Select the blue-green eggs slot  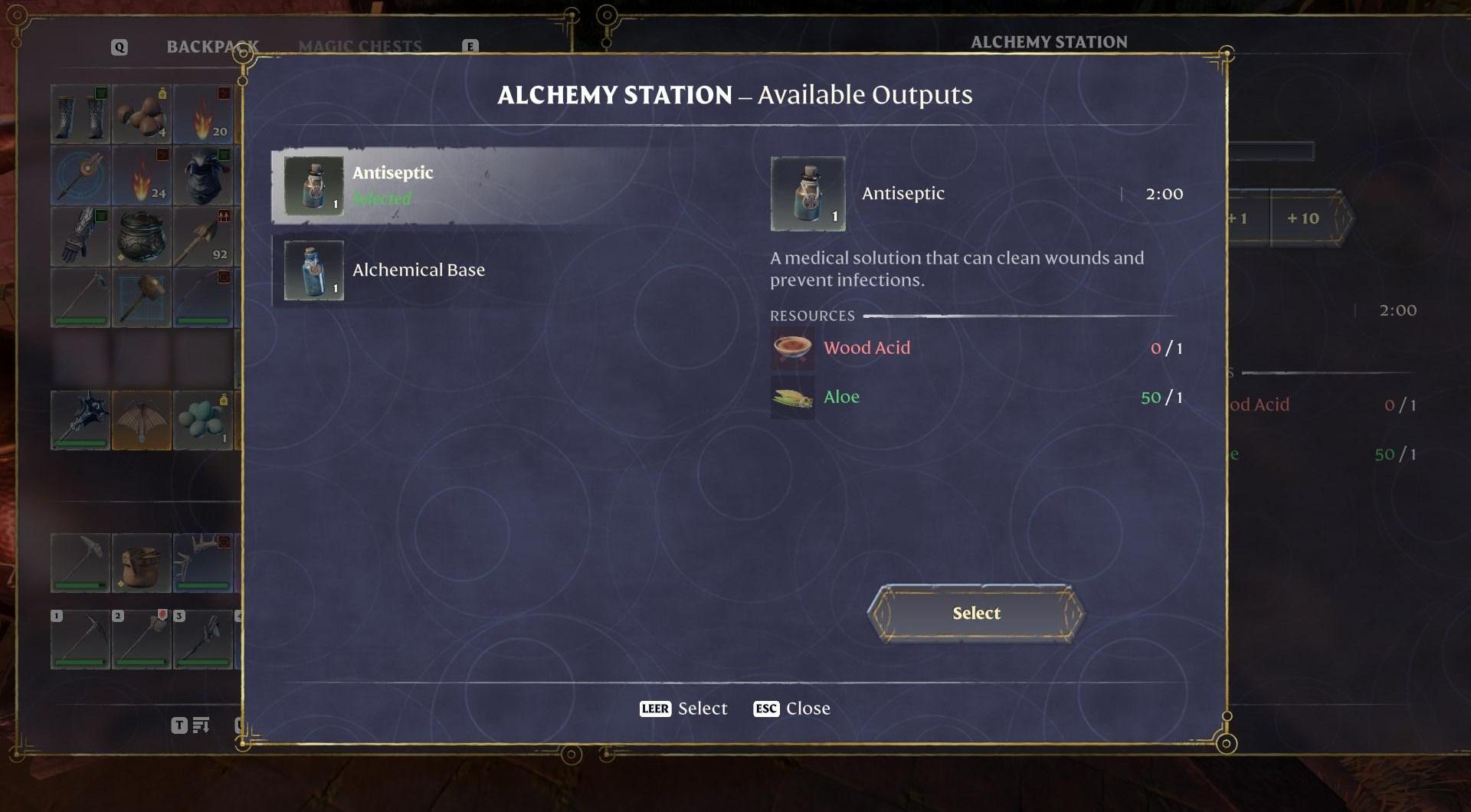tap(203, 420)
